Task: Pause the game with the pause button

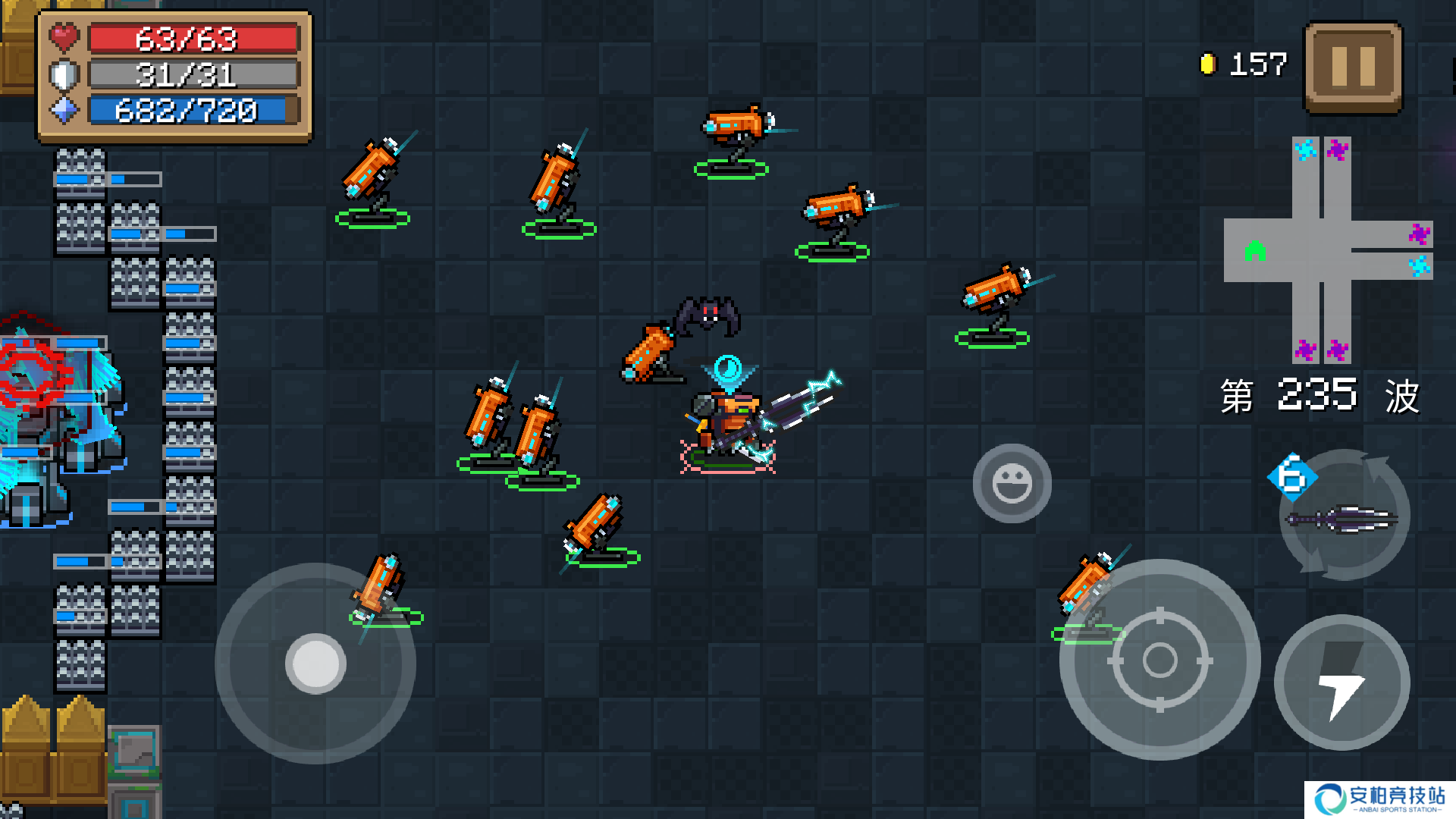Action: point(1353,67)
